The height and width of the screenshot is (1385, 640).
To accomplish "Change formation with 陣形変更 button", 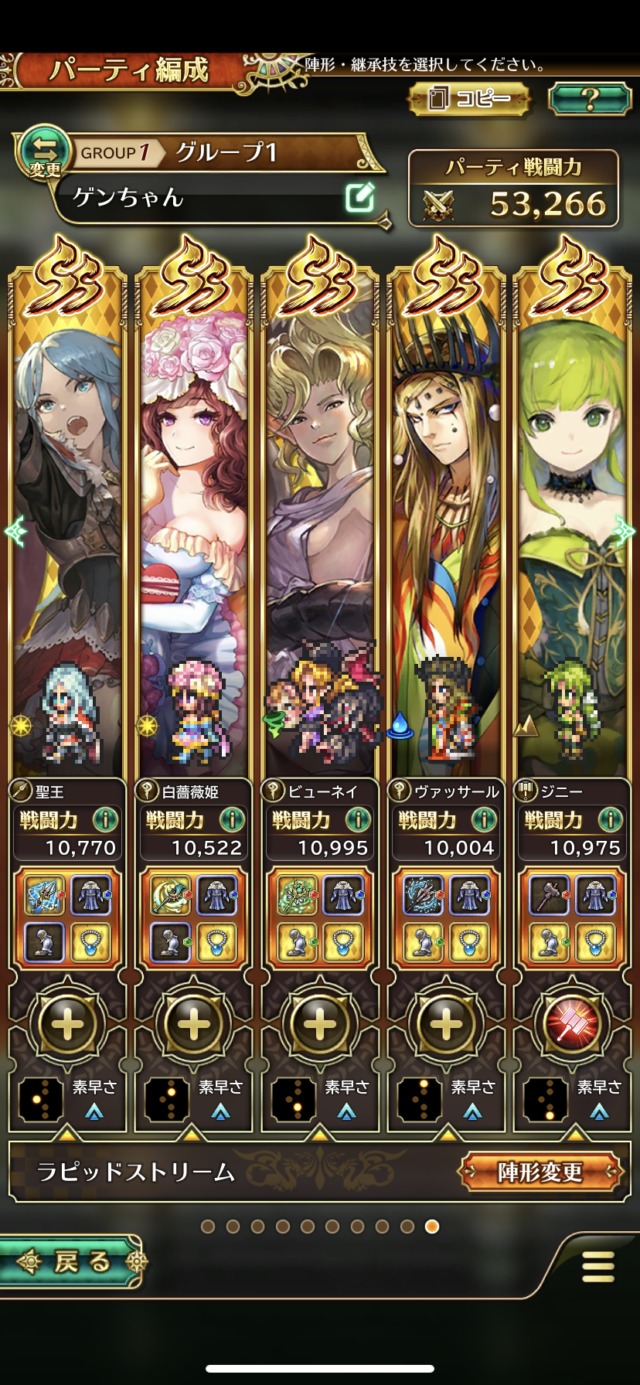I will pyautogui.click(x=540, y=1171).
